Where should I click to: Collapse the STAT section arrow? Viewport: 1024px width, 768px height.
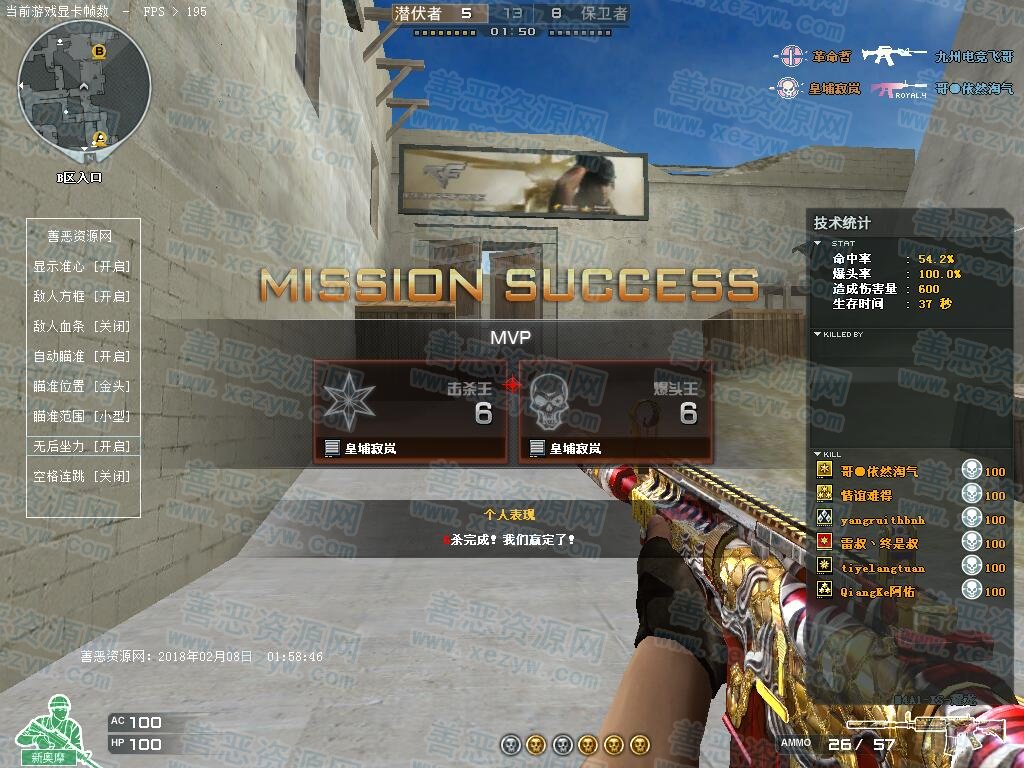818,243
